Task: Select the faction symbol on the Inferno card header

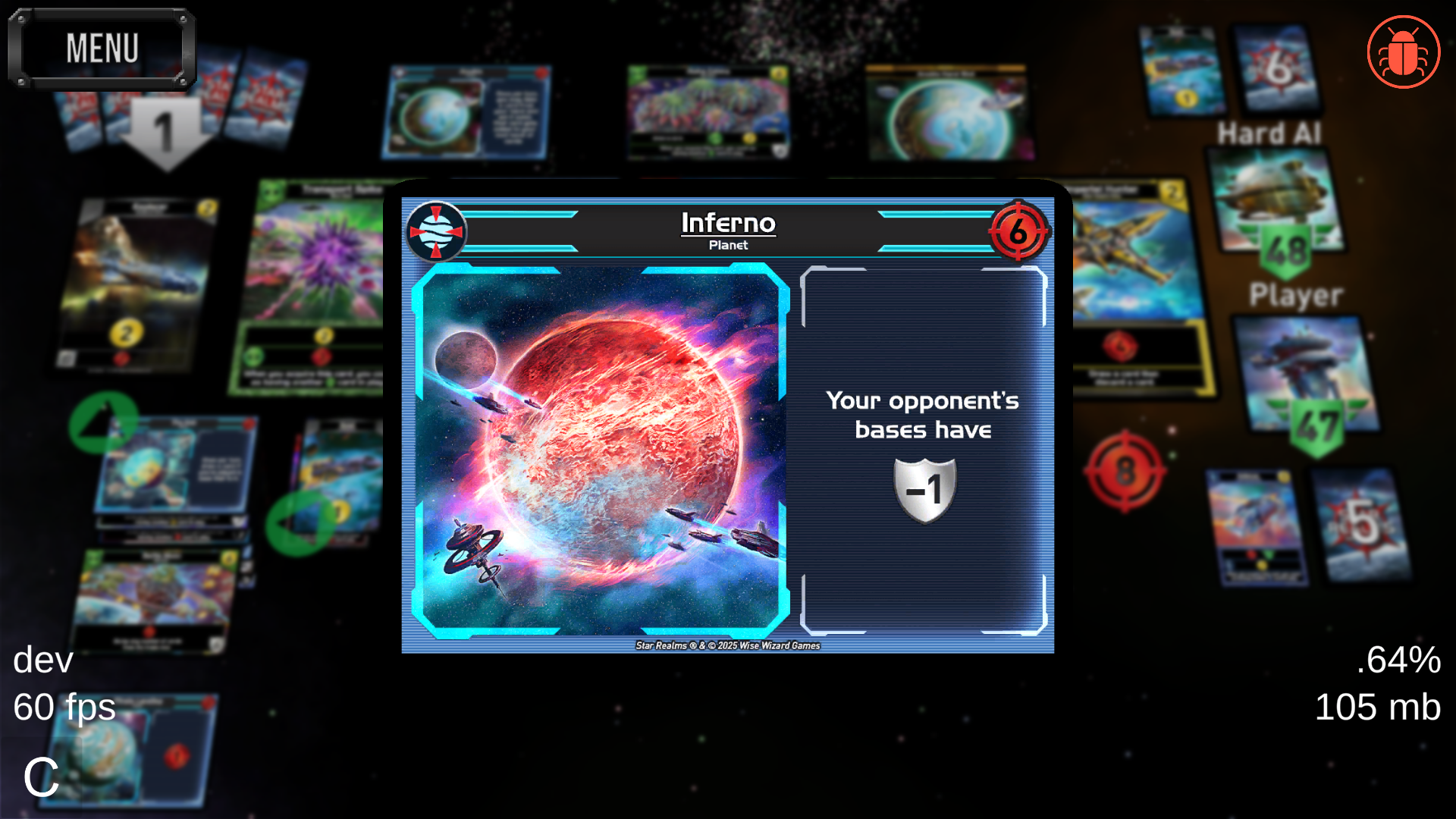Action: click(436, 231)
